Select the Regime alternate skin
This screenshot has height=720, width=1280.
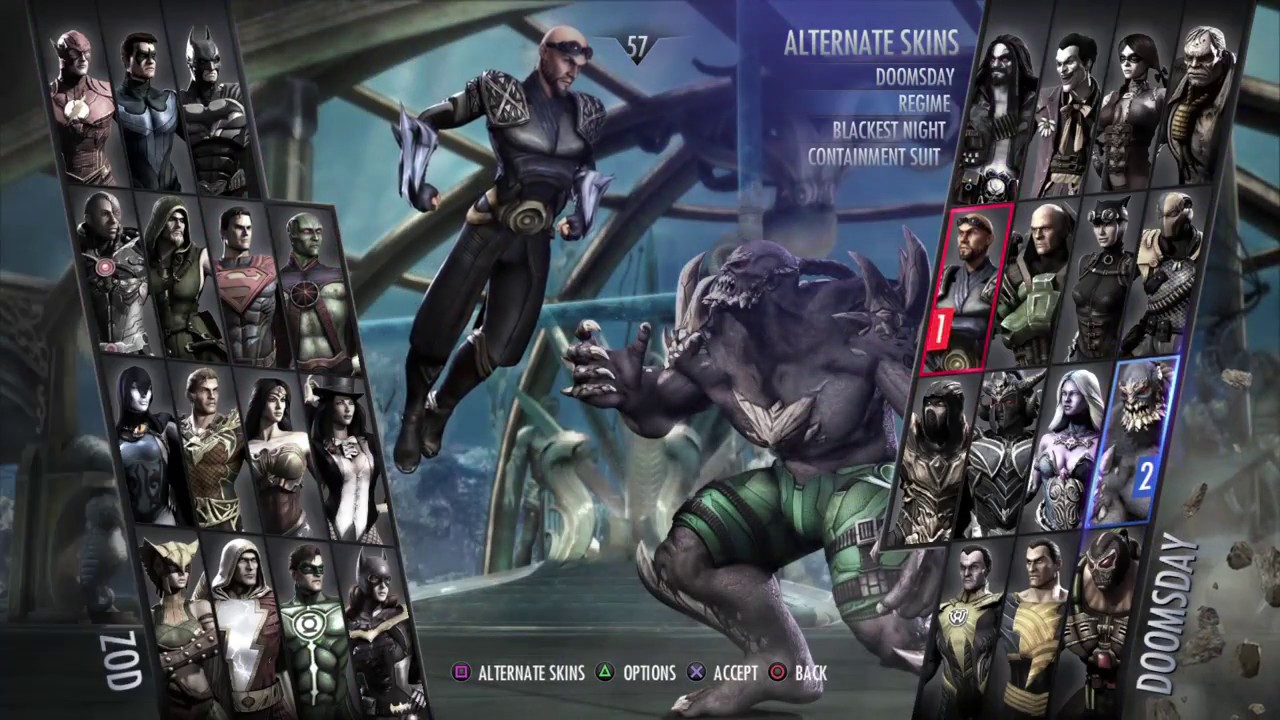pos(922,102)
